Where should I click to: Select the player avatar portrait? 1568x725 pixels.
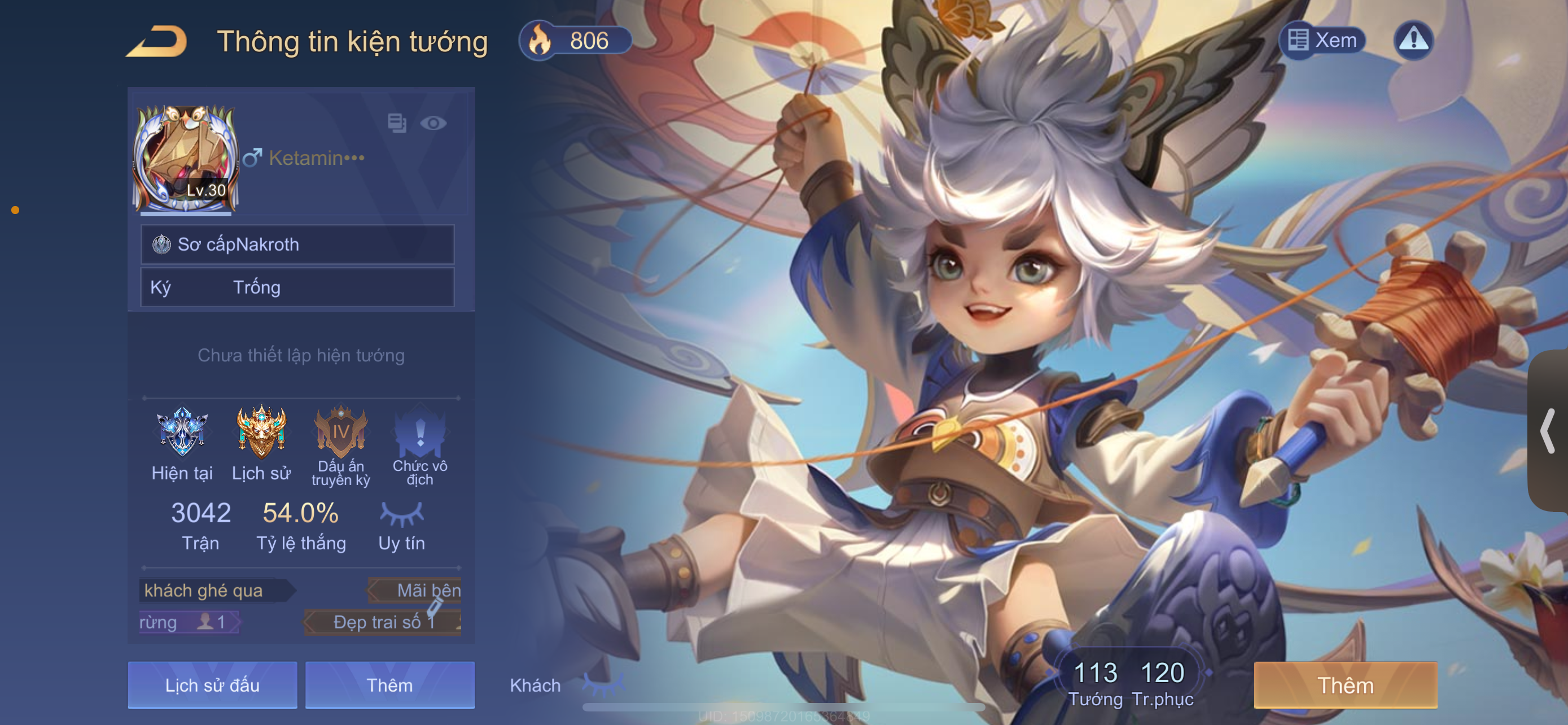tap(186, 159)
